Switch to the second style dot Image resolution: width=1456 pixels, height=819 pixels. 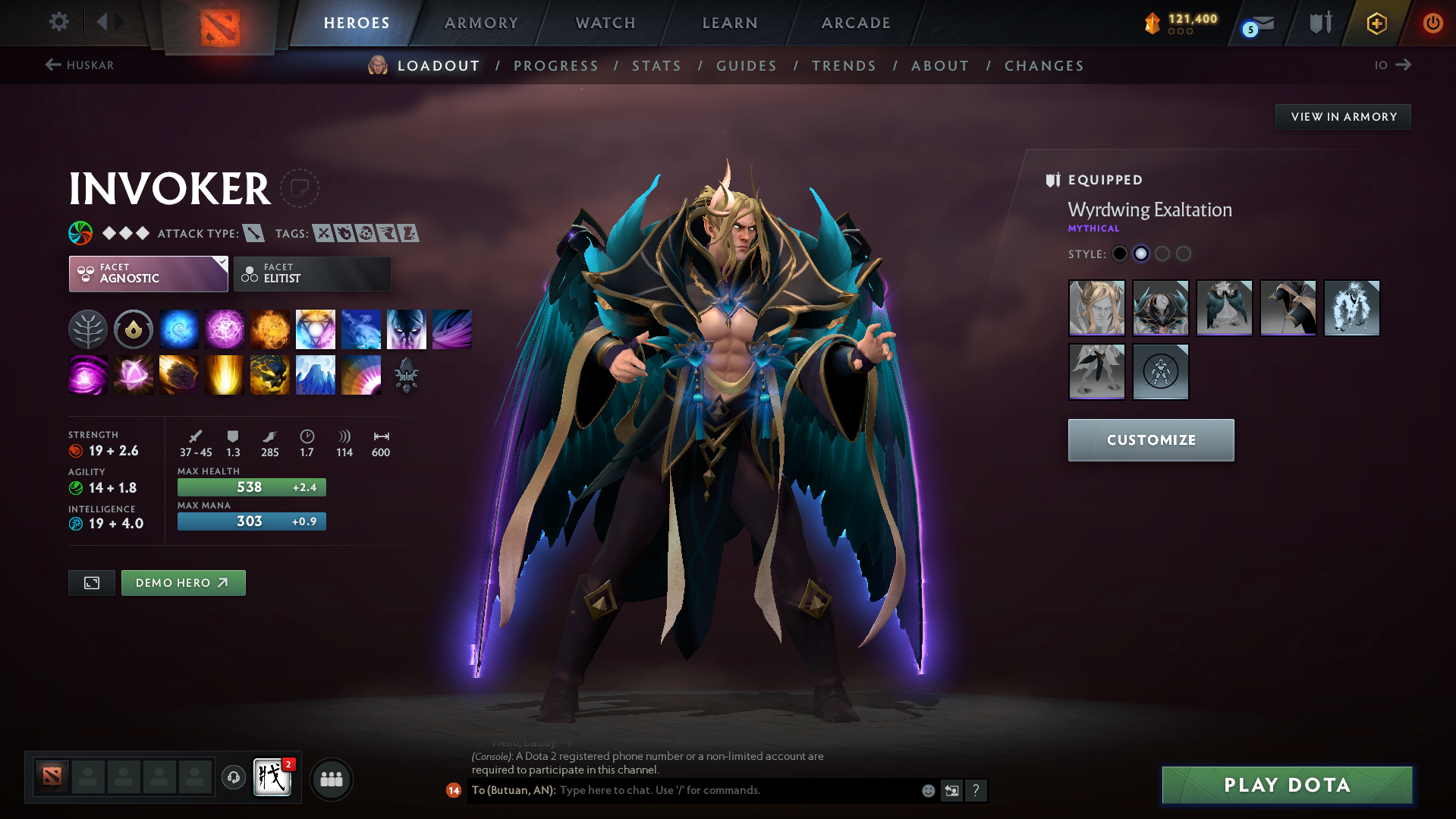point(1141,254)
